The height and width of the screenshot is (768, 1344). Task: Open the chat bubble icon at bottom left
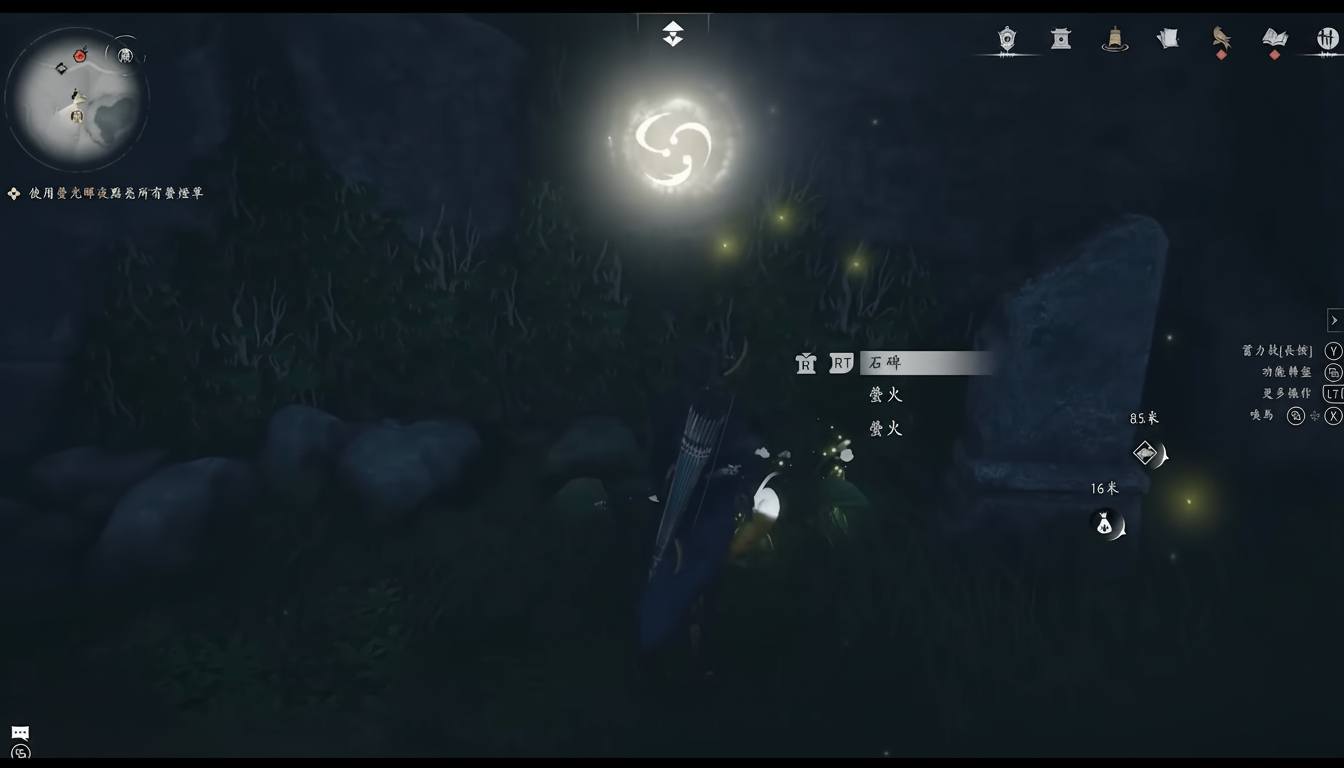pos(19,732)
